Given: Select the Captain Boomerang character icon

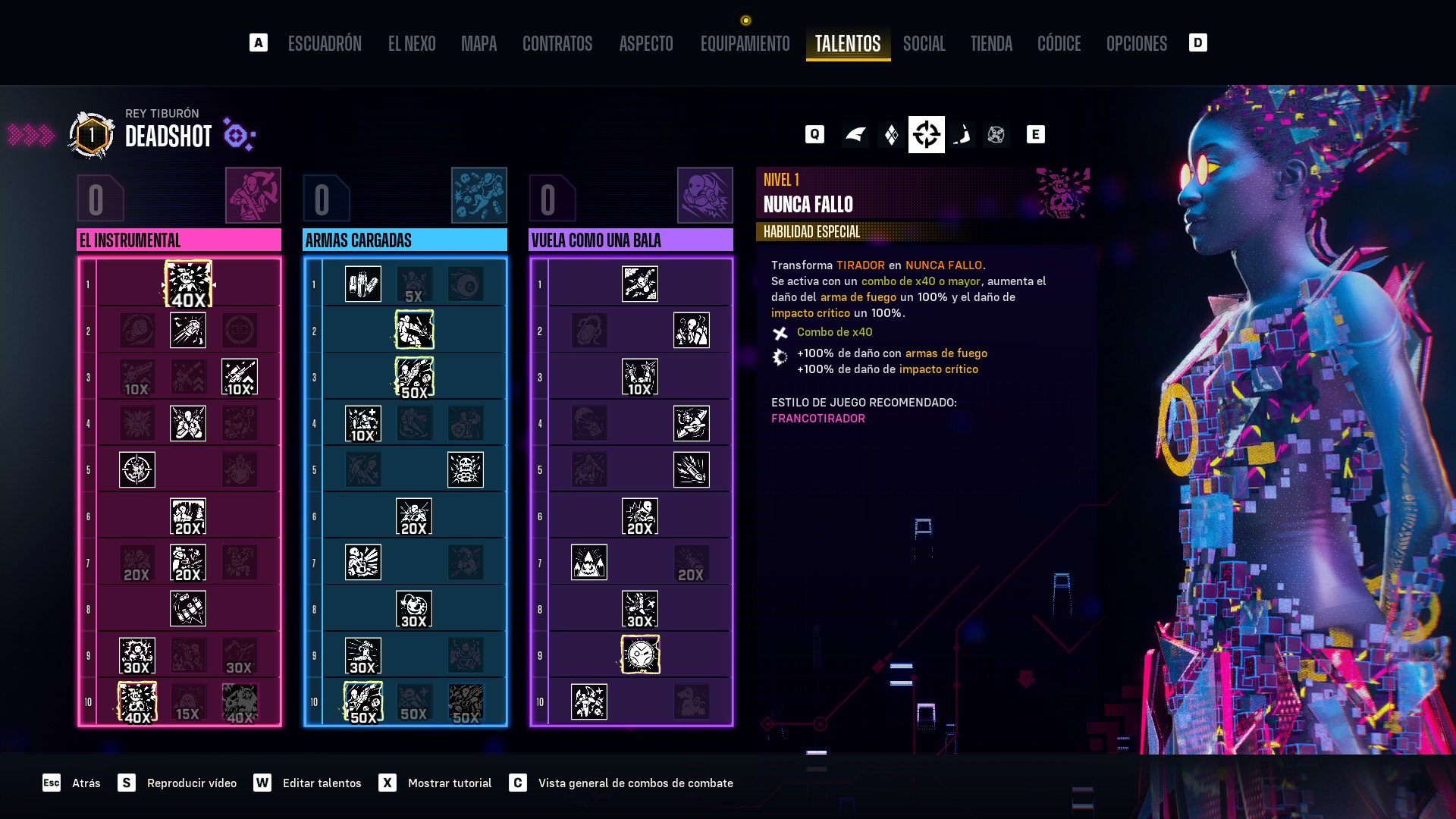Looking at the screenshot, I should [x=962, y=135].
